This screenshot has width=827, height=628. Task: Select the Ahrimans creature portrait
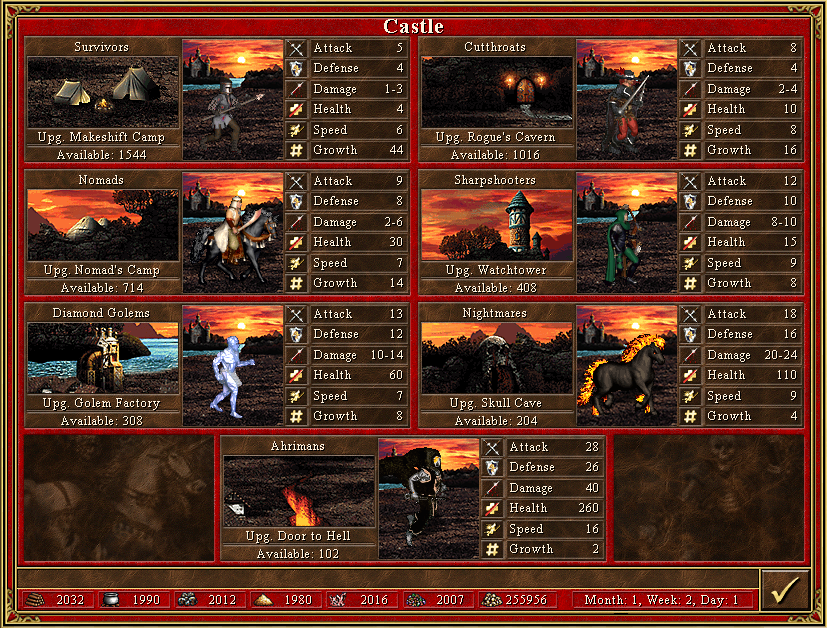click(429, 499)
